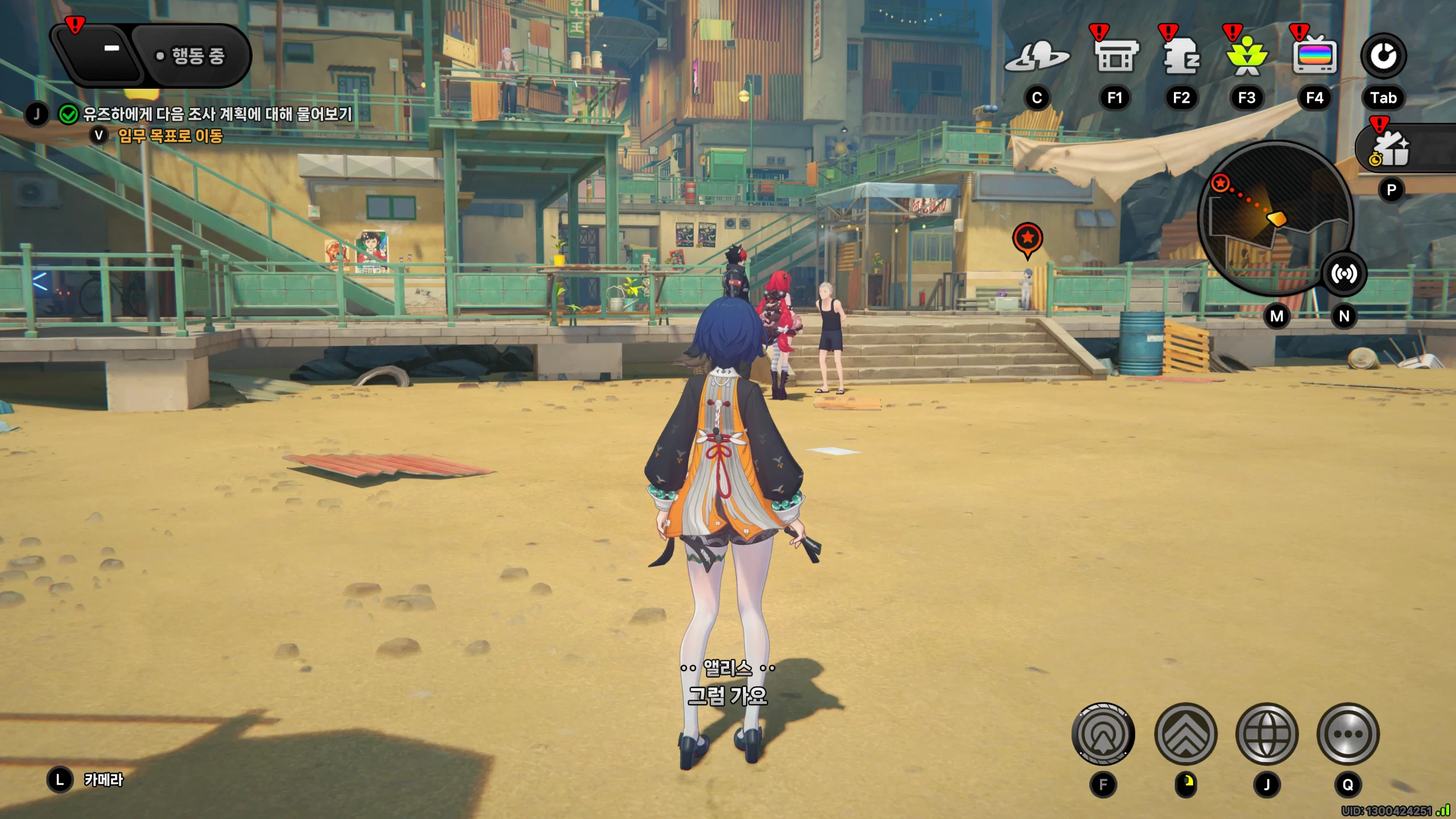1456x819 pixels.
Task: Open the rainbow TV icon
Action: pyautogui.click(x=1314, y=57)
